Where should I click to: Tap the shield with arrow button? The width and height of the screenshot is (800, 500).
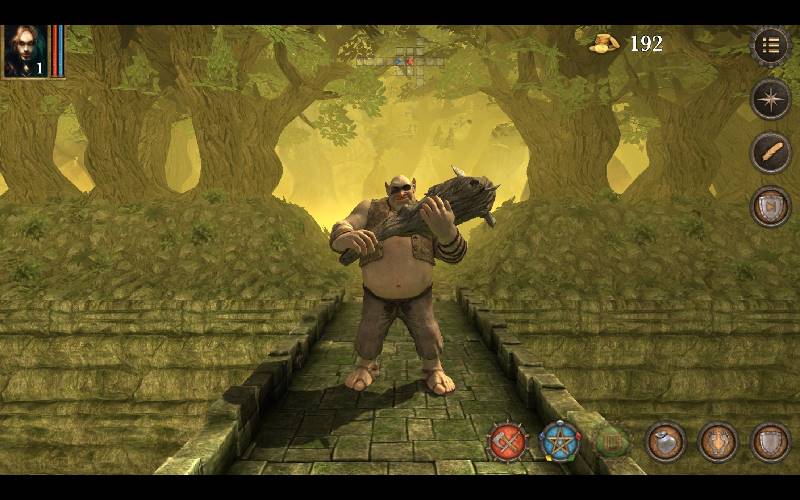[770, 206]
